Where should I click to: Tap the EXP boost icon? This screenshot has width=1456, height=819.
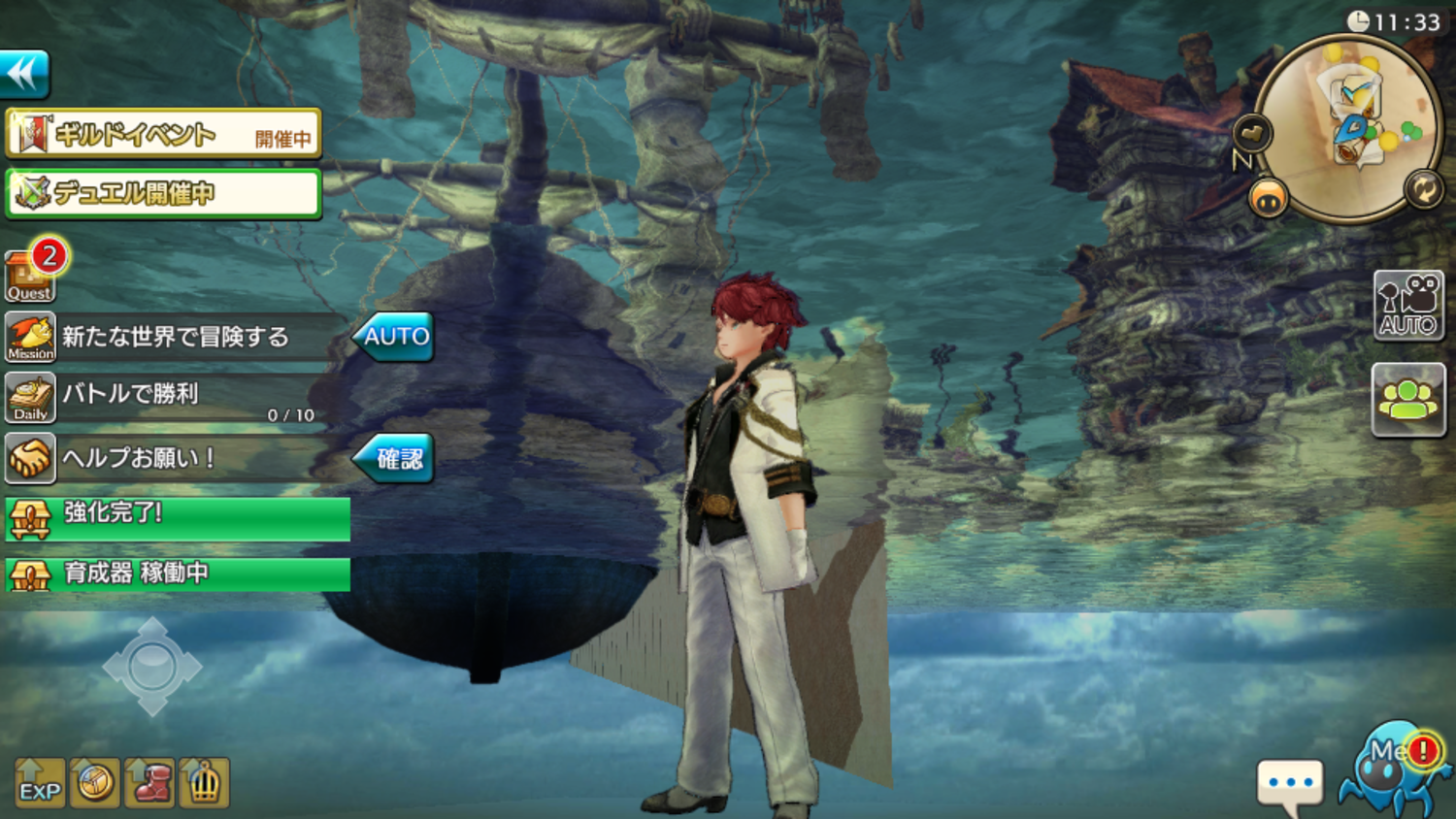point(40,783)
